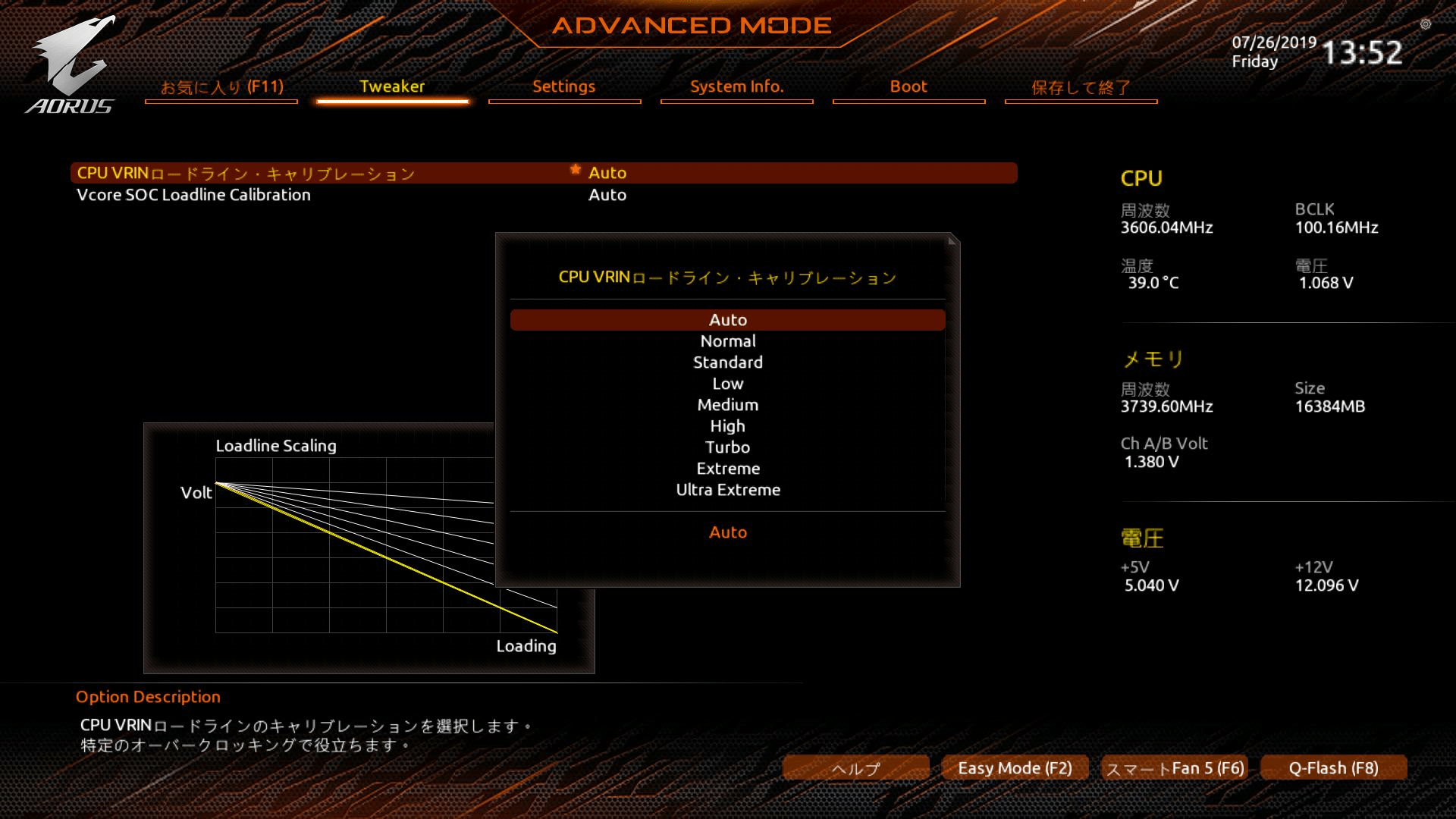The image size is (1456, 819).
Task: Open the 保存して終了 tab
Action: [1081, 87]
